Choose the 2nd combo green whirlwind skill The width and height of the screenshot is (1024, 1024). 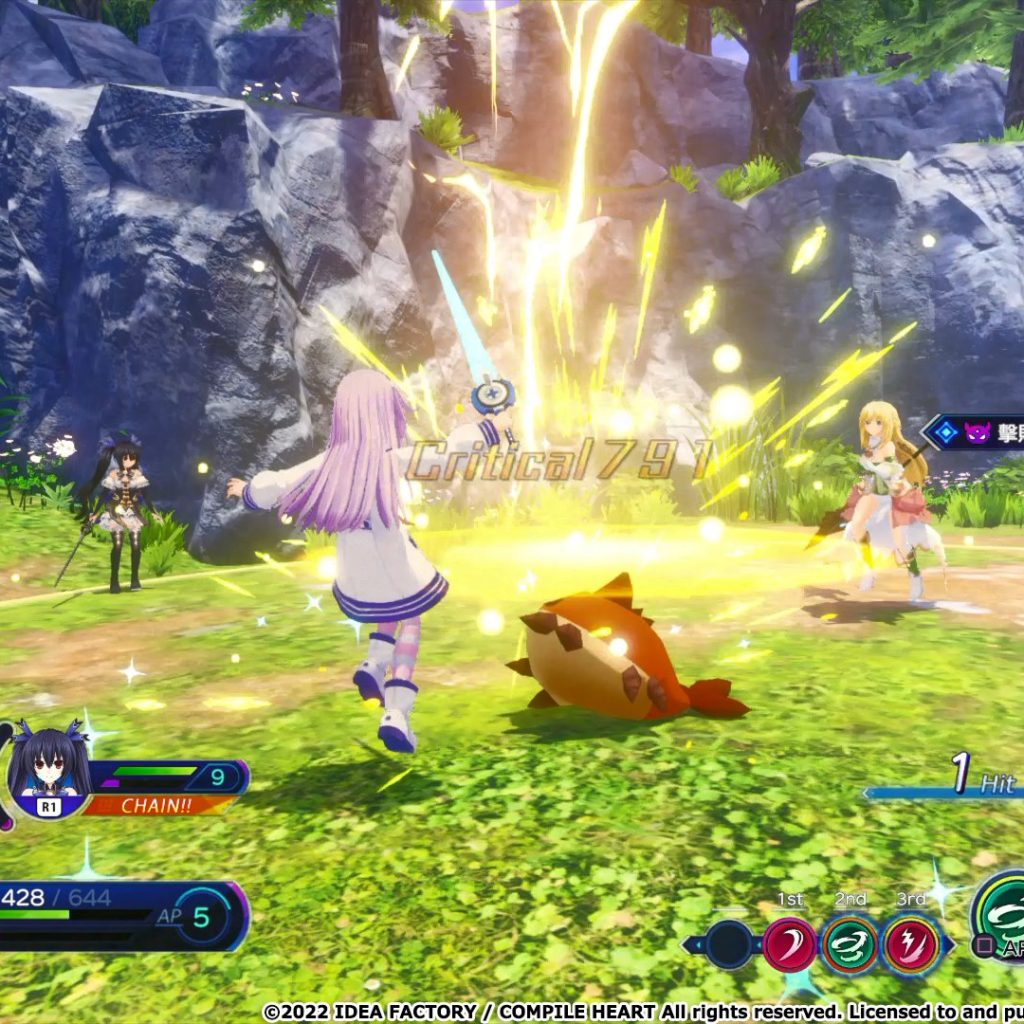[x=850, y=944]
